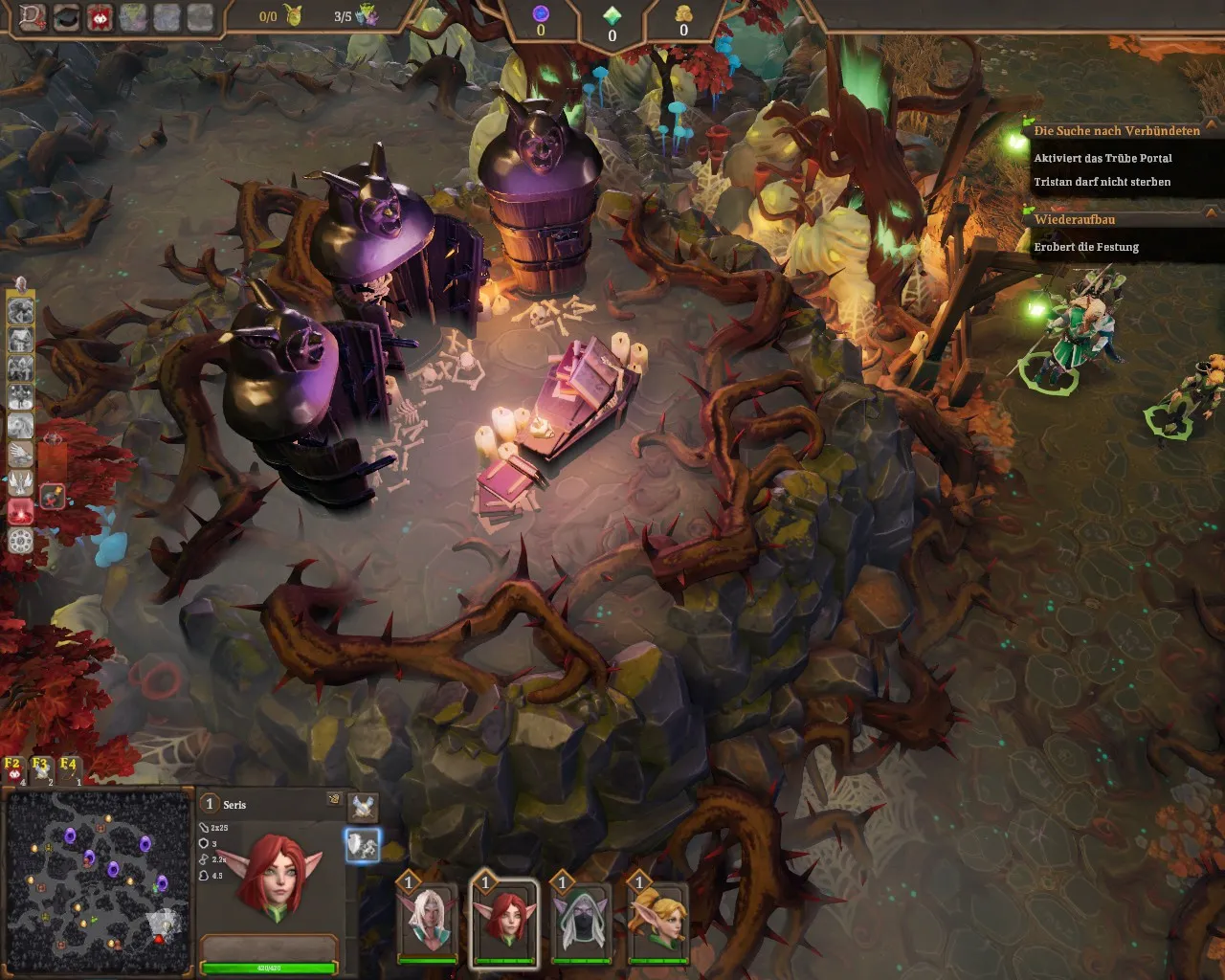Select the hooded masked elf unit card

580,923
